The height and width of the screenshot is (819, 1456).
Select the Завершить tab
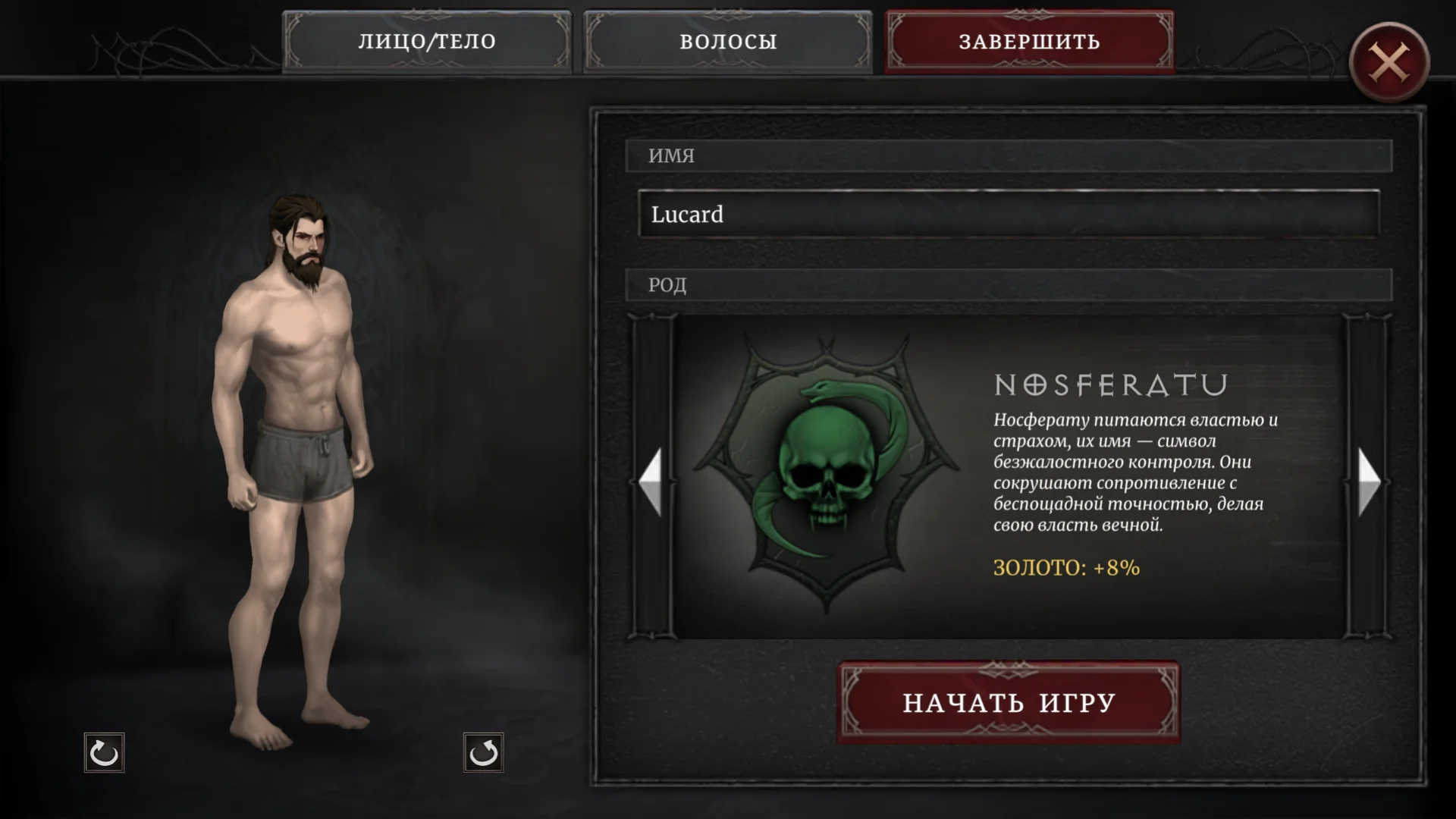[1029, 42]
